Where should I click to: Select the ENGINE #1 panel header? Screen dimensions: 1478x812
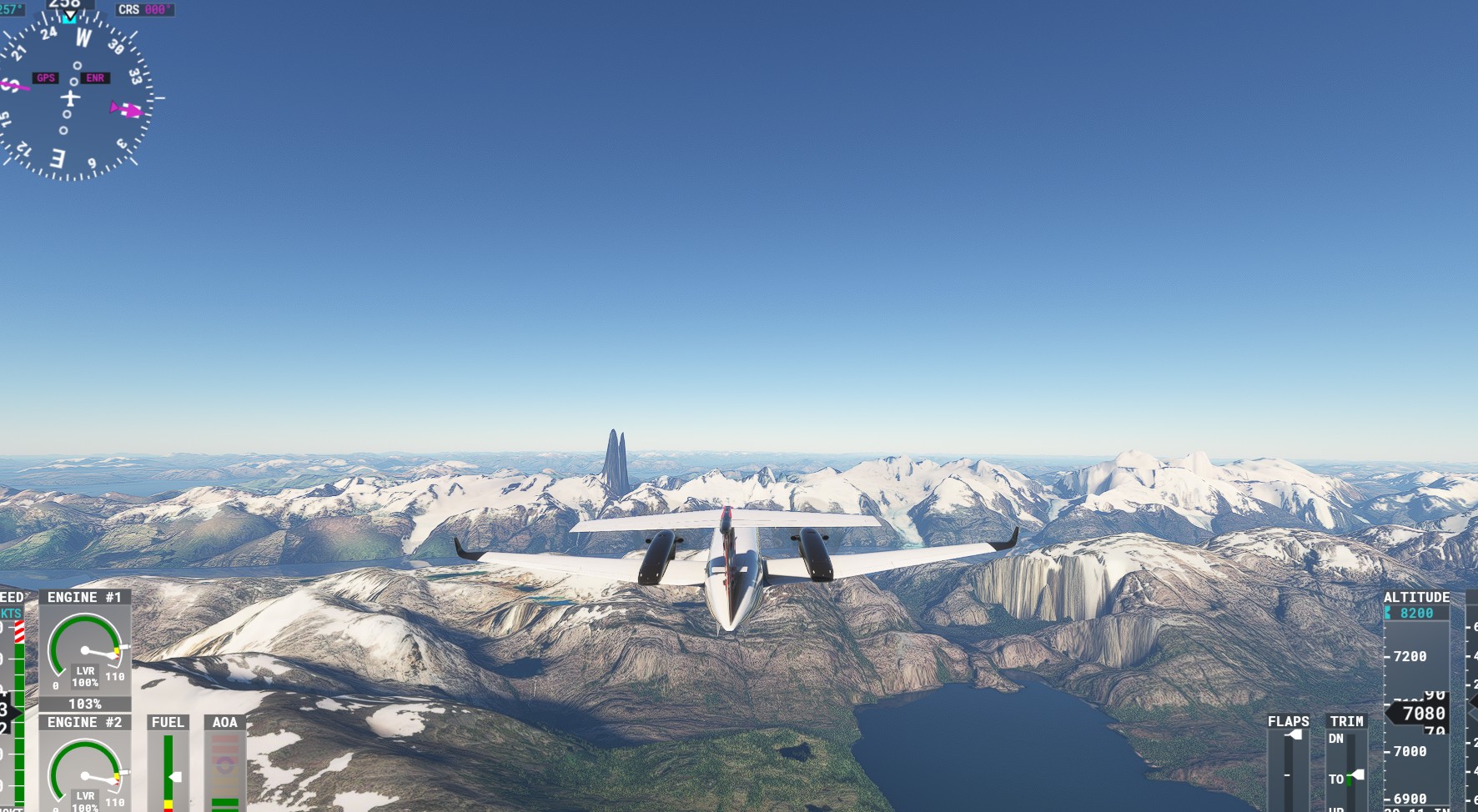[x=83, y=597]
